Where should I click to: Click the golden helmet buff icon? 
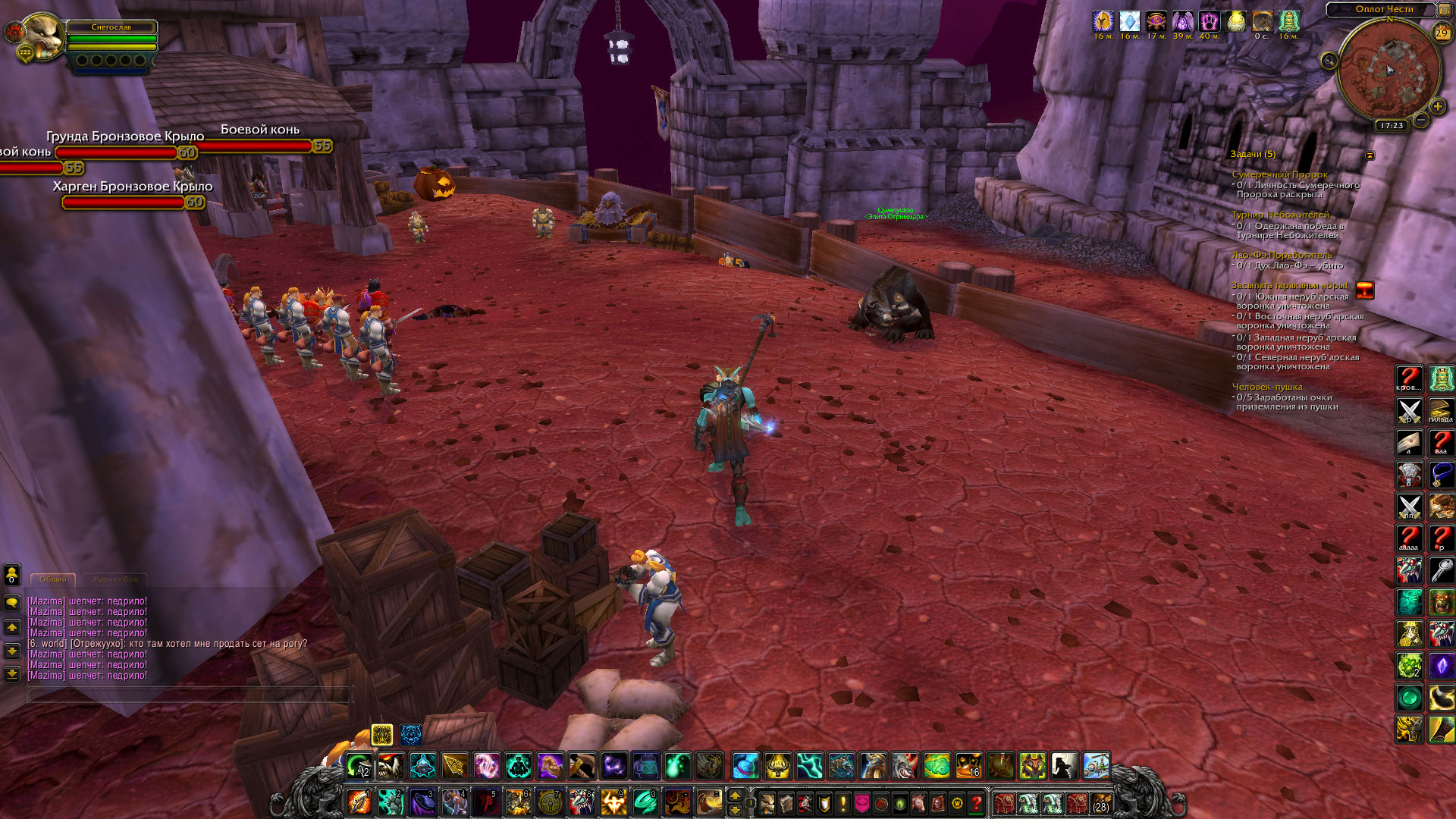(x=1103, y=21)
